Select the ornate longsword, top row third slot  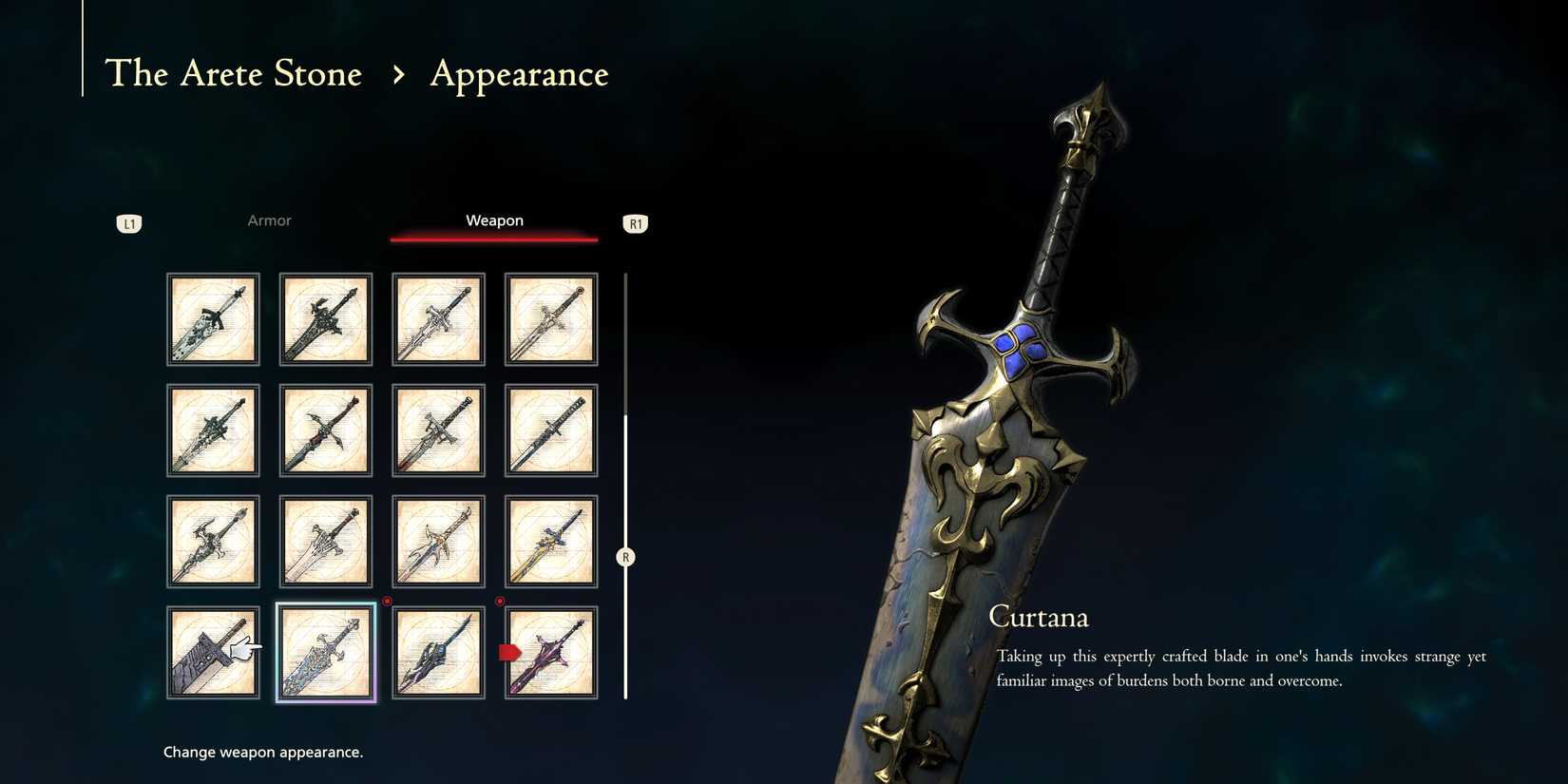pyautogui.click(x=437, y=319)
